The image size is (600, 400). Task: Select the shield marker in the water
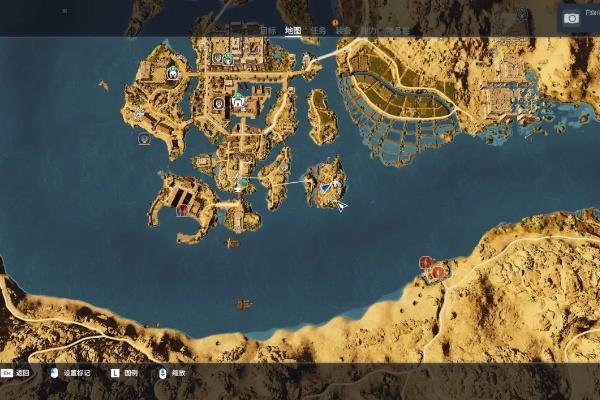click(x=144, y=139)
